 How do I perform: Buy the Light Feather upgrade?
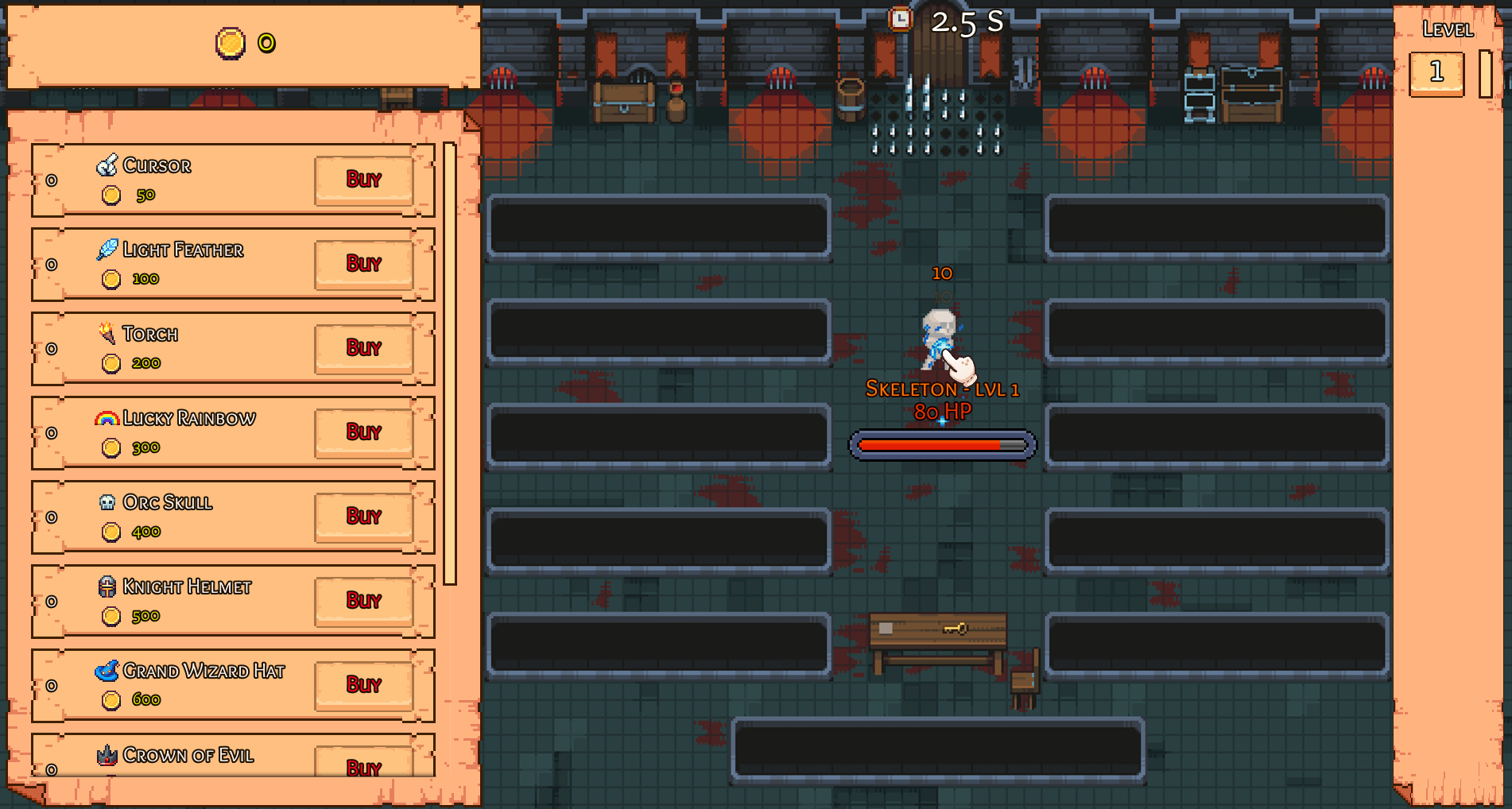[x=364, y=264]
